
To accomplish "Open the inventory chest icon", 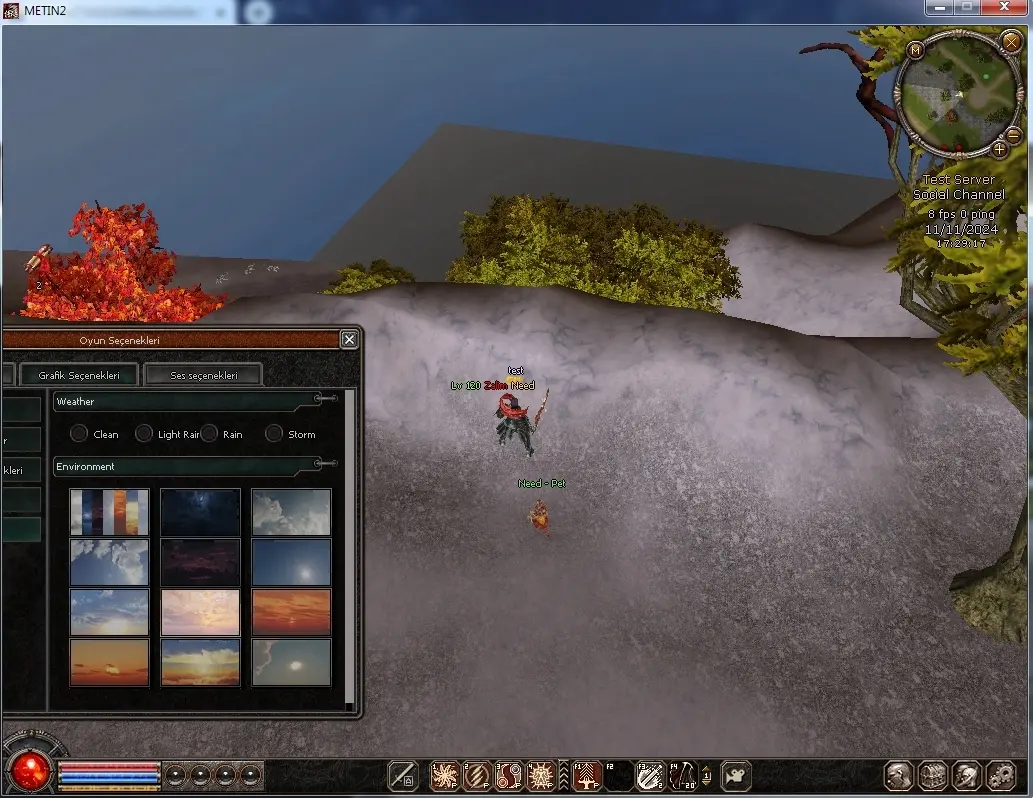I will [933, 776].
